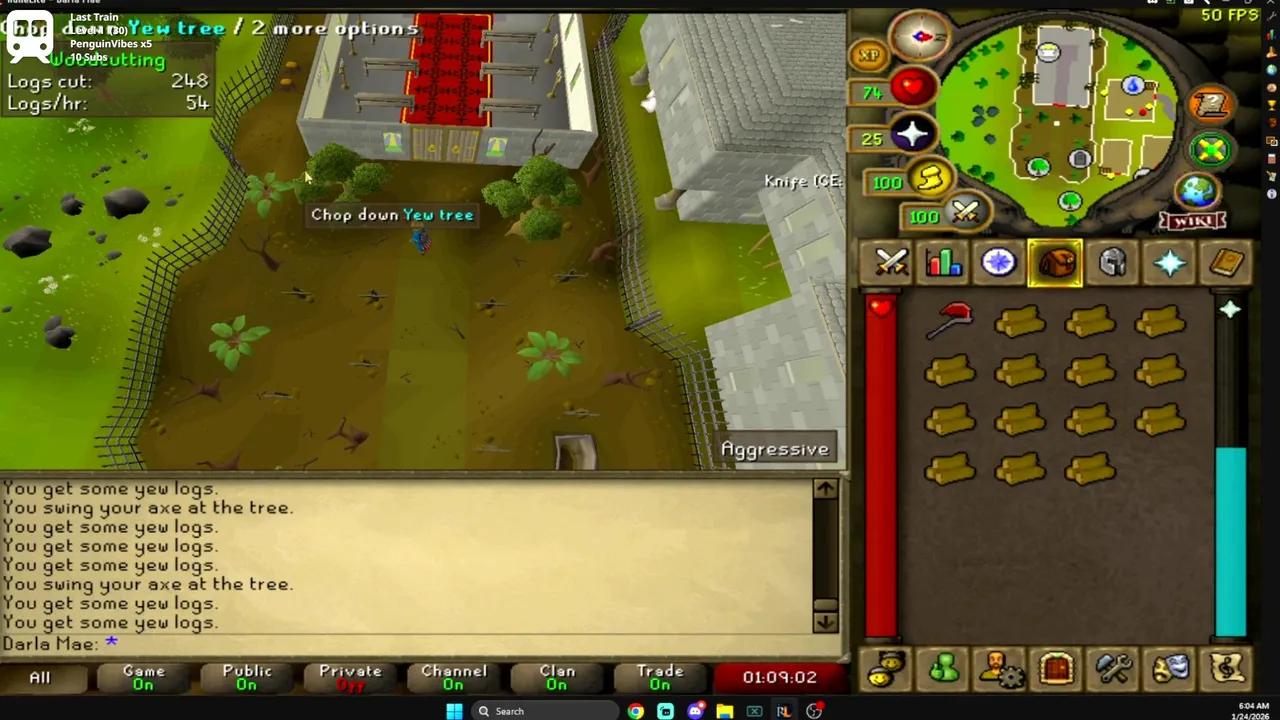Enable Private chat
1280x720 pixels.
[349, 677]
